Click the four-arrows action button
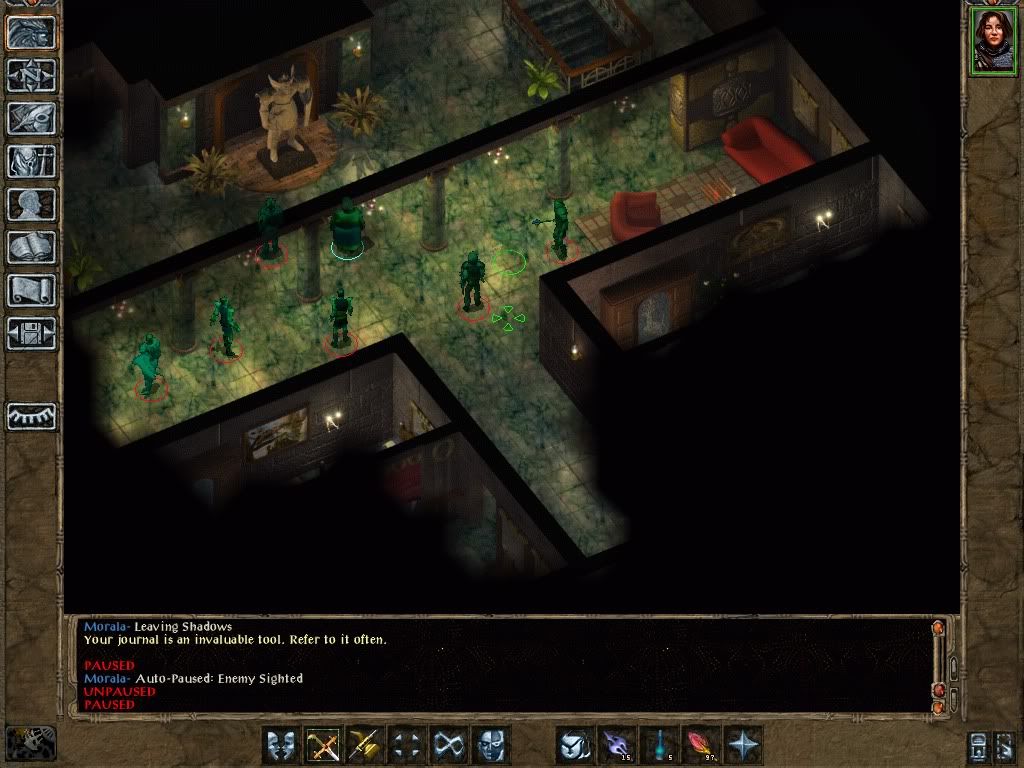 click(x=408, y=745)
